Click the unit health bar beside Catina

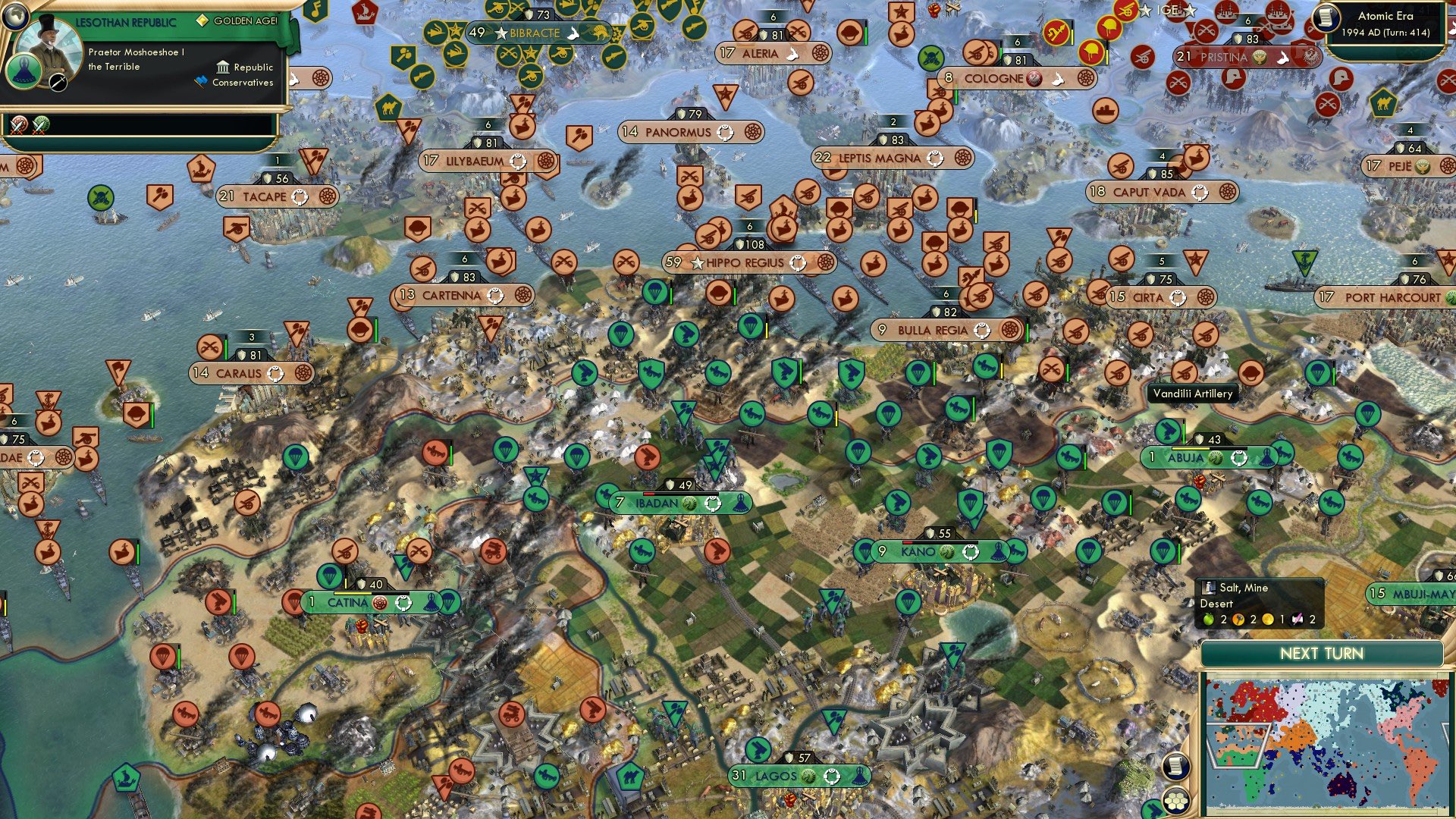click(x=346, y=584)
